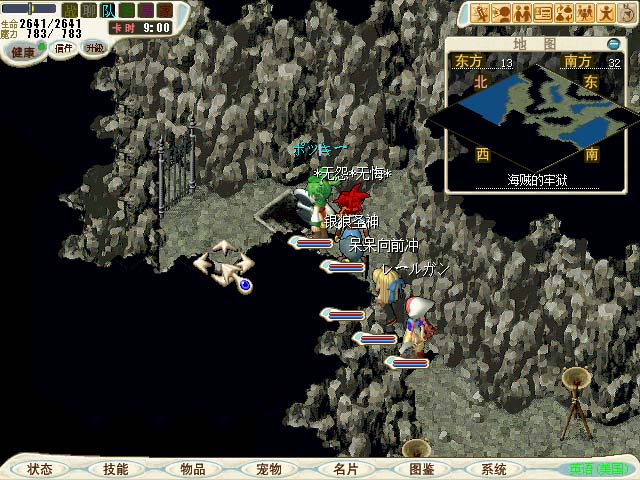640x480 pixels.
Task: Open the 宠物 pets menu
Action: [268, 469]
